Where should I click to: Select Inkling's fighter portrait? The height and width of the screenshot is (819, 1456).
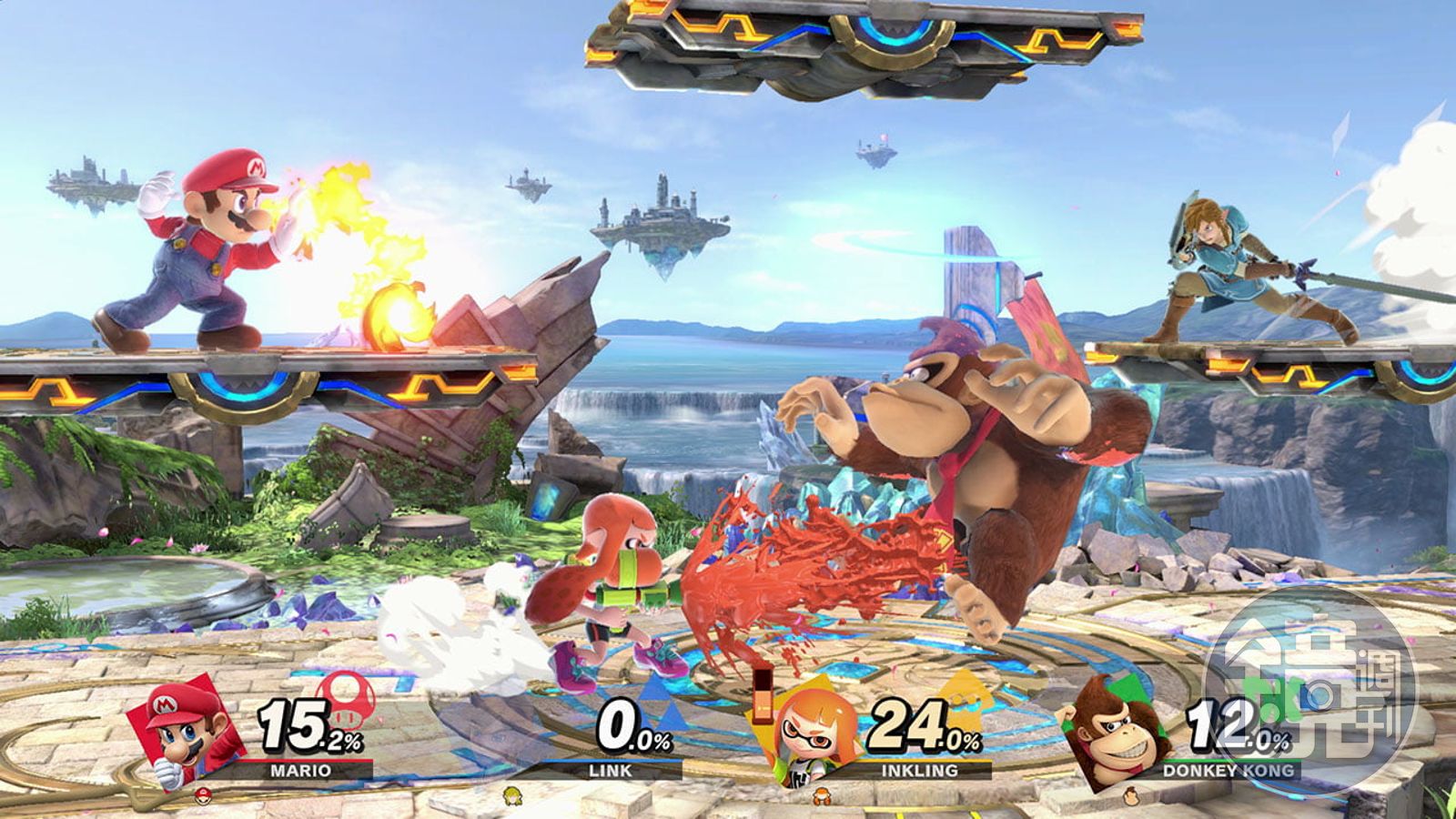point(807,737)
